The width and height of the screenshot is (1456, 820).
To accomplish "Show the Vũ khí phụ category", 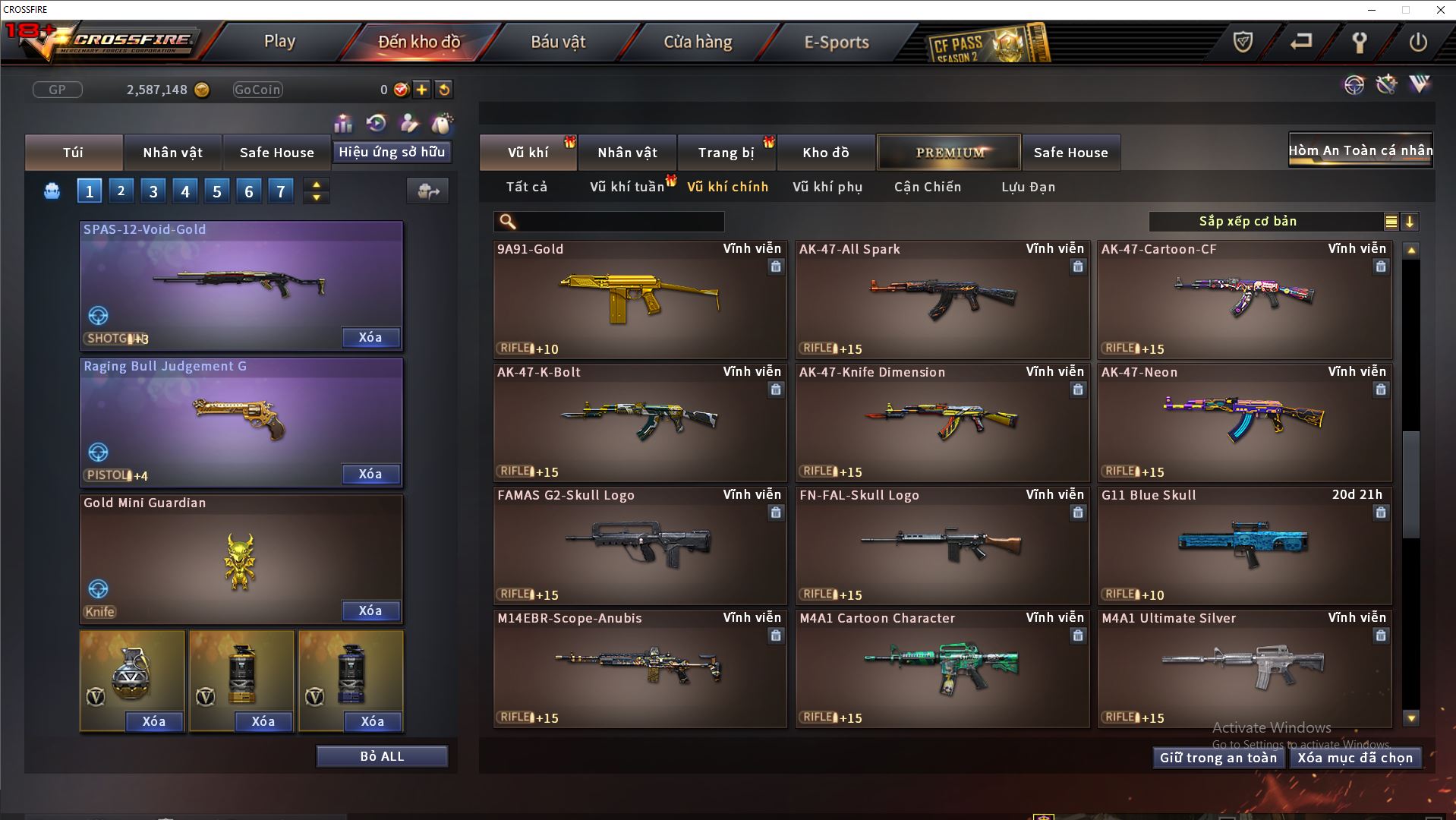I will coord(827,187).
